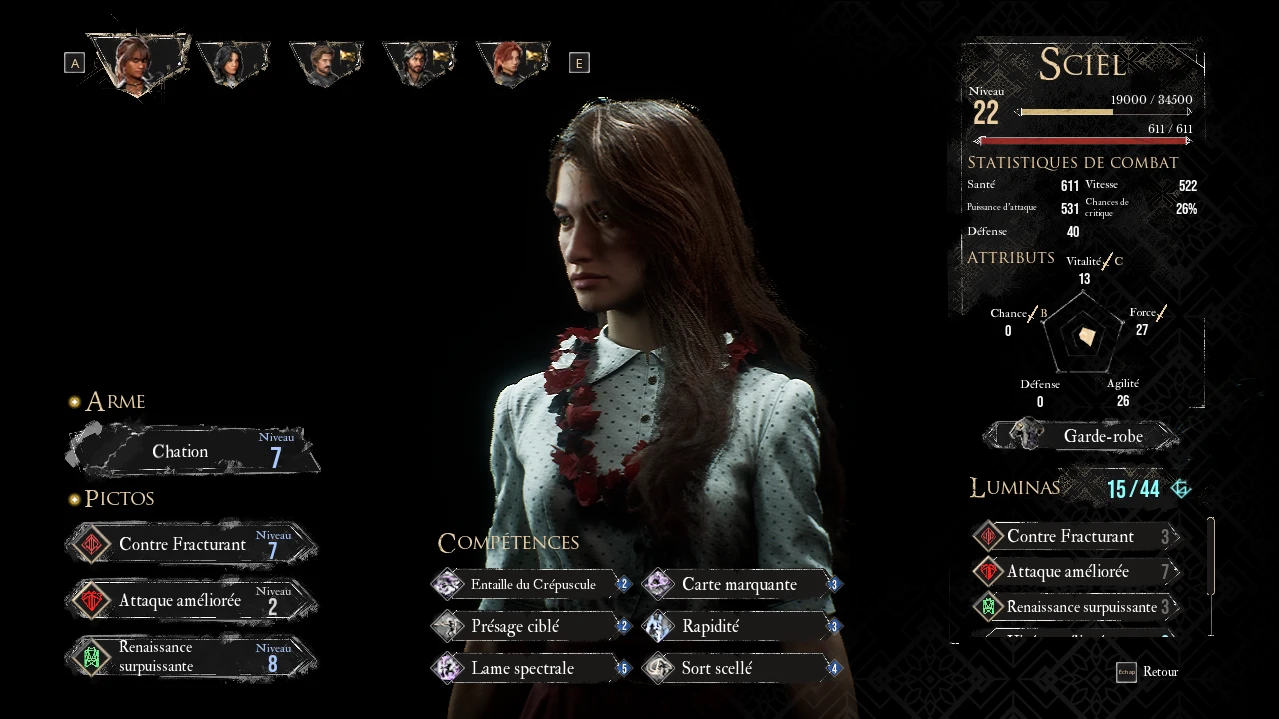
Task: Choose Attaque améliorée in the Luminas list
Action: click(1074, 572)
